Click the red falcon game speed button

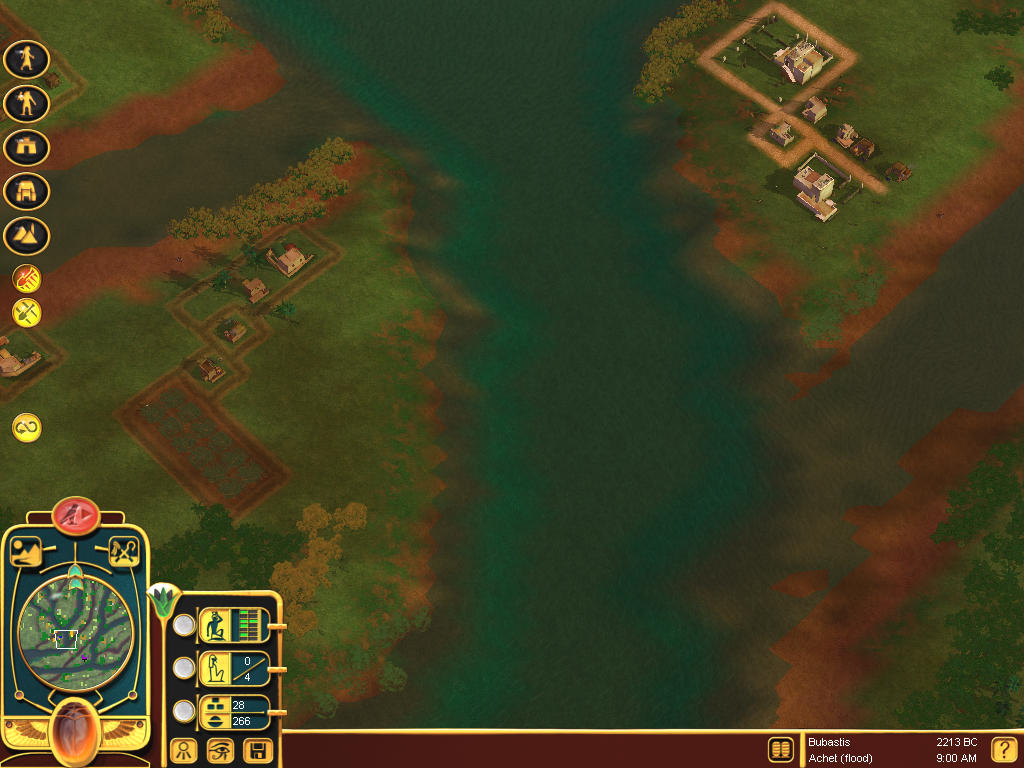point(76,516)
